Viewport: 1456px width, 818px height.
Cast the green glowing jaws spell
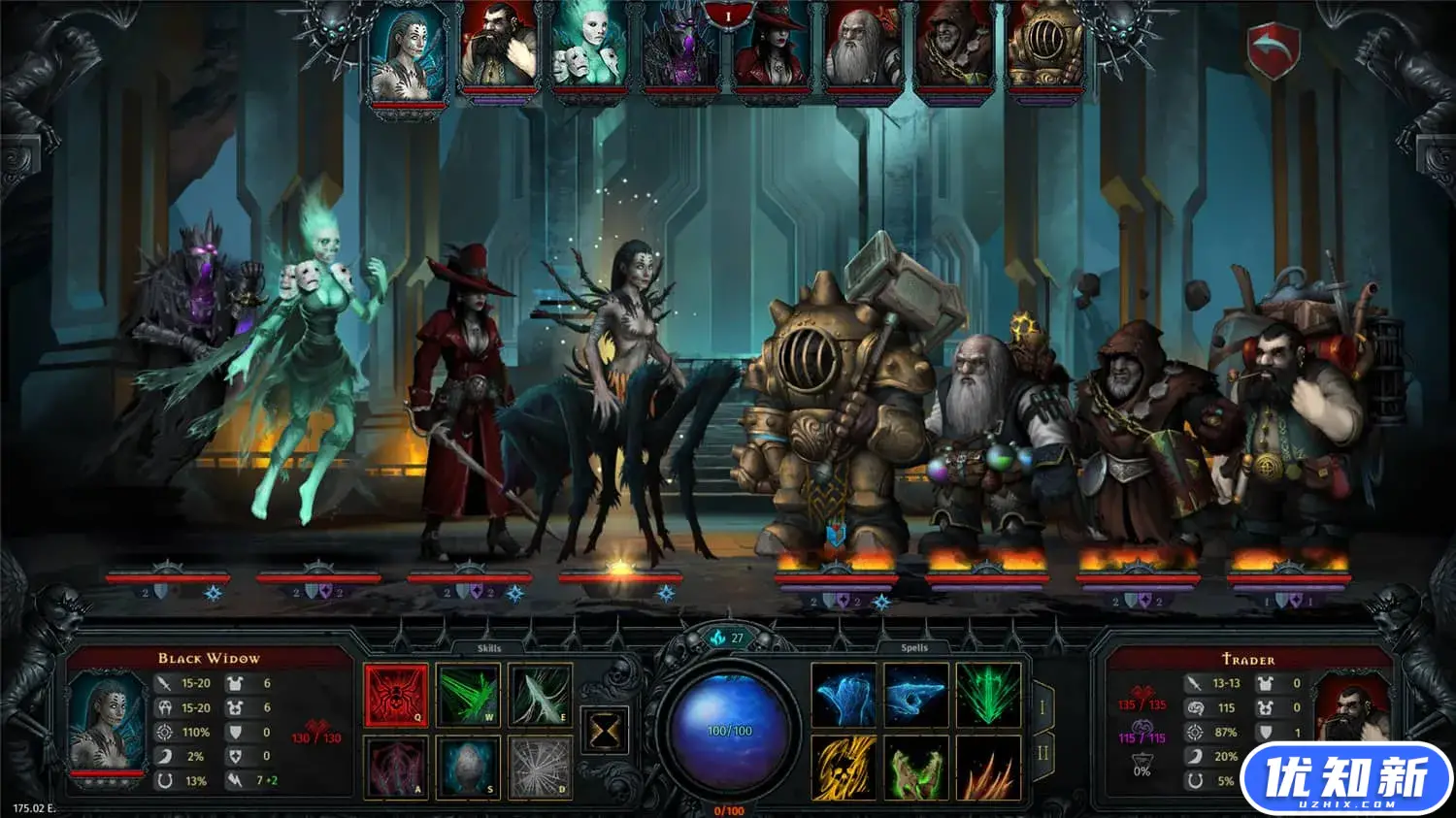pos(915,768)
